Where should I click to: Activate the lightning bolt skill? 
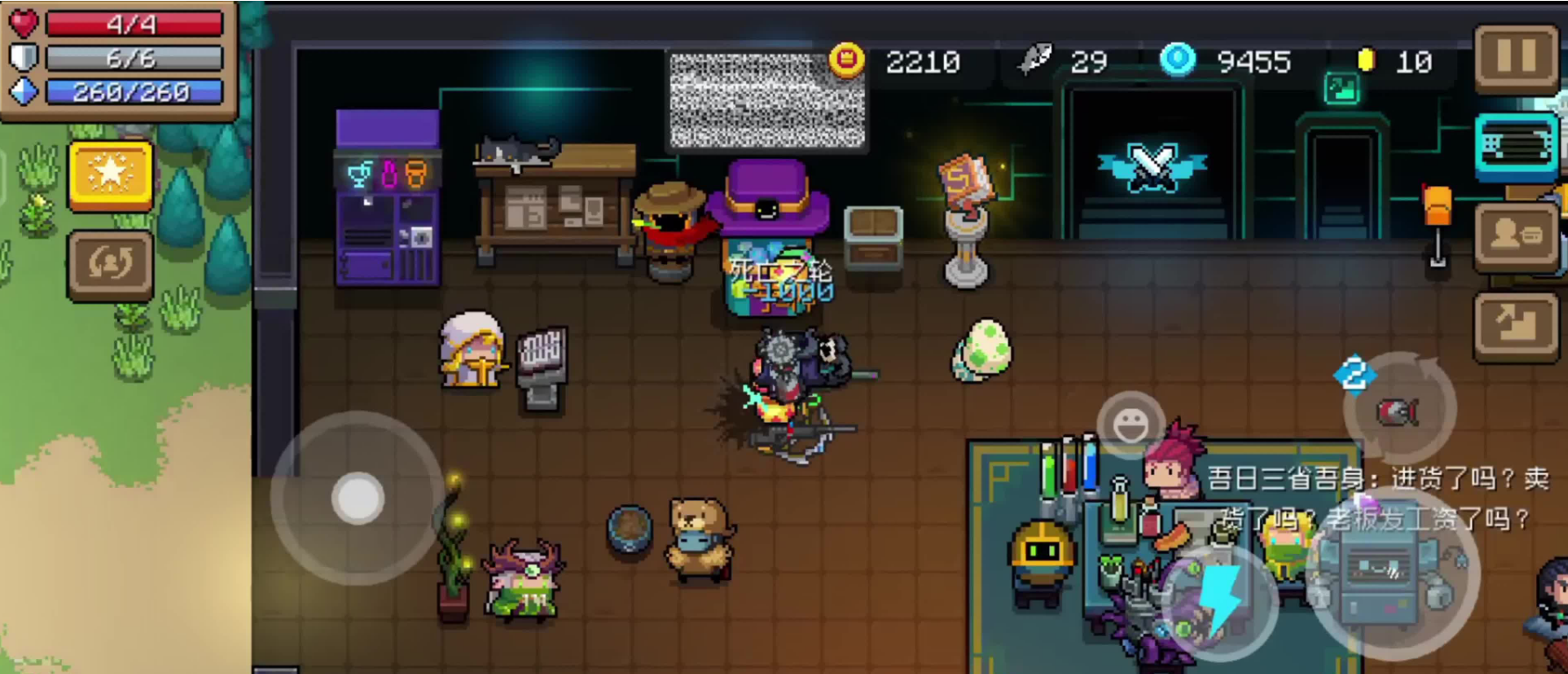tap(1221, 599)
